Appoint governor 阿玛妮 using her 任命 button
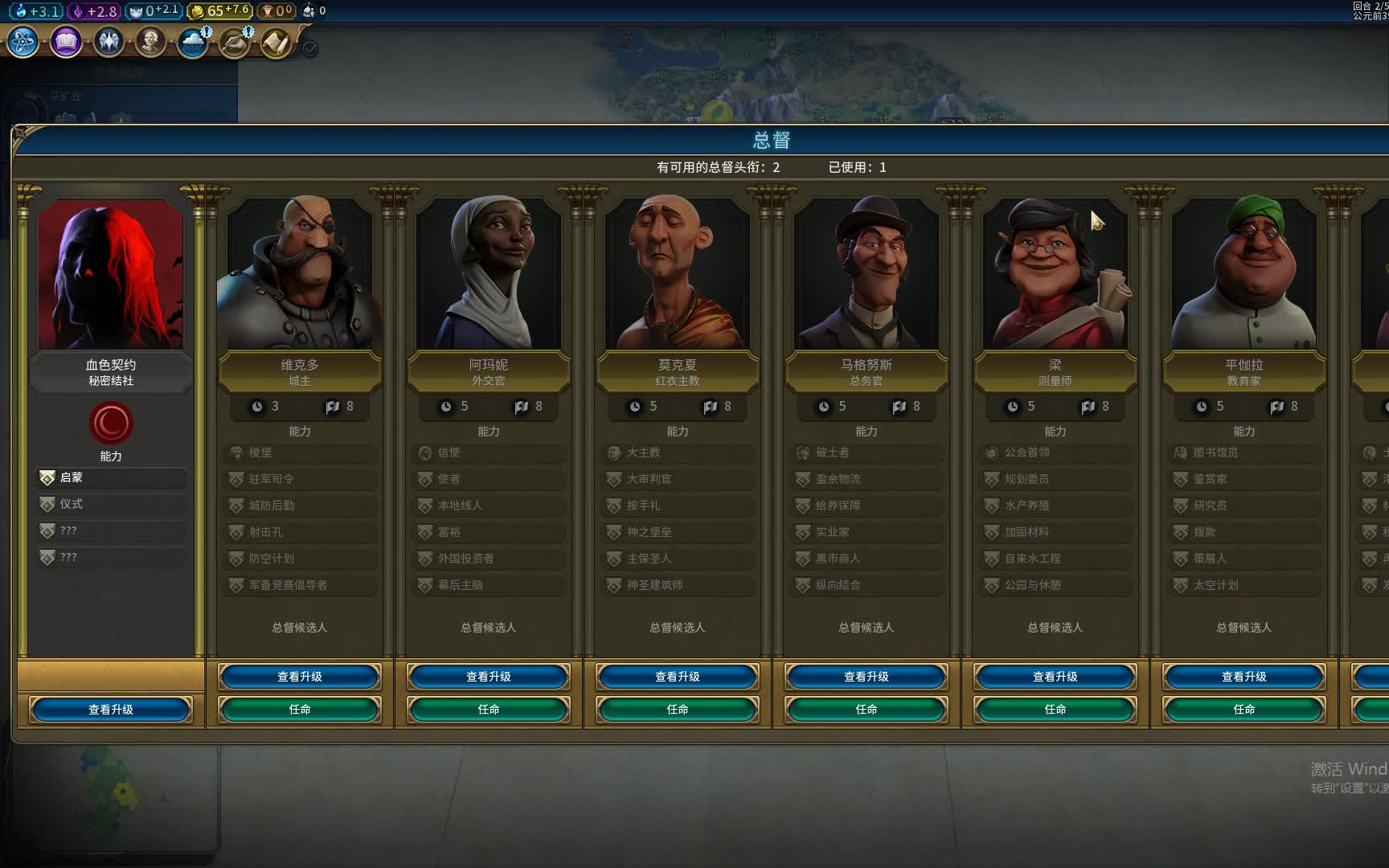The image size is (1389, 868). tap(488, 710)
